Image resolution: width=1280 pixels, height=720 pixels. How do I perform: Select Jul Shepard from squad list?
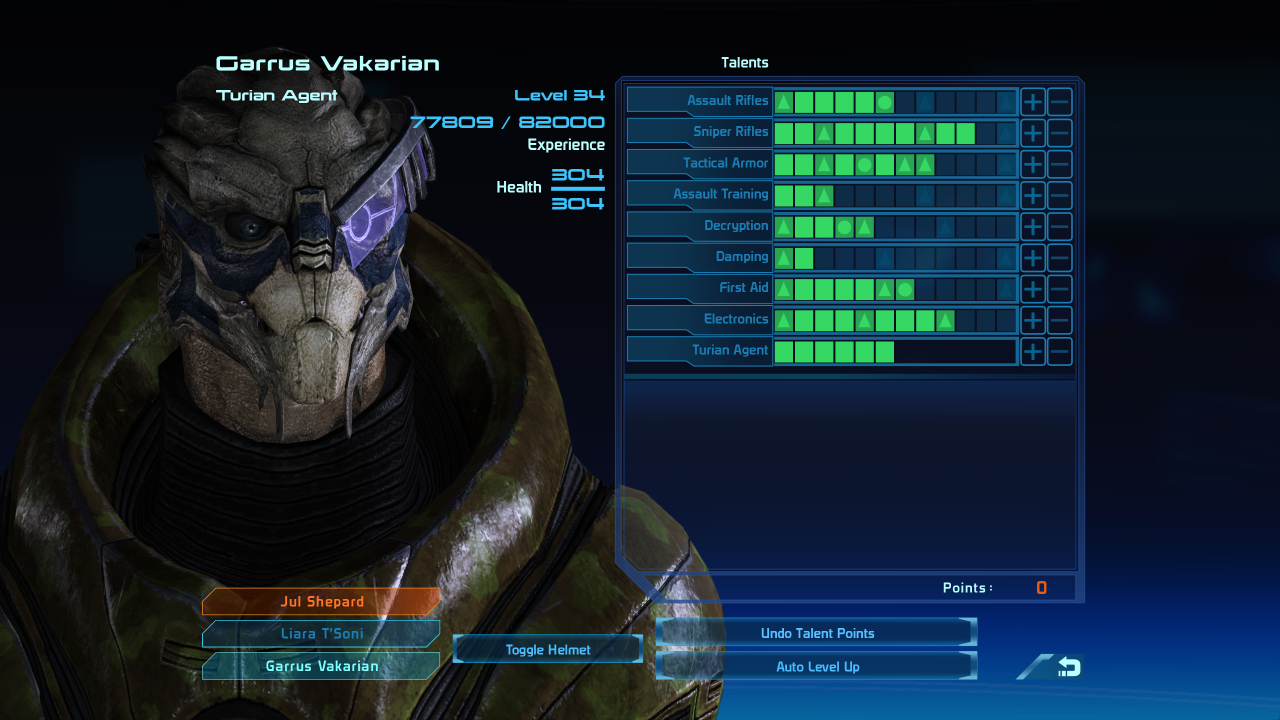click(321, 602)
